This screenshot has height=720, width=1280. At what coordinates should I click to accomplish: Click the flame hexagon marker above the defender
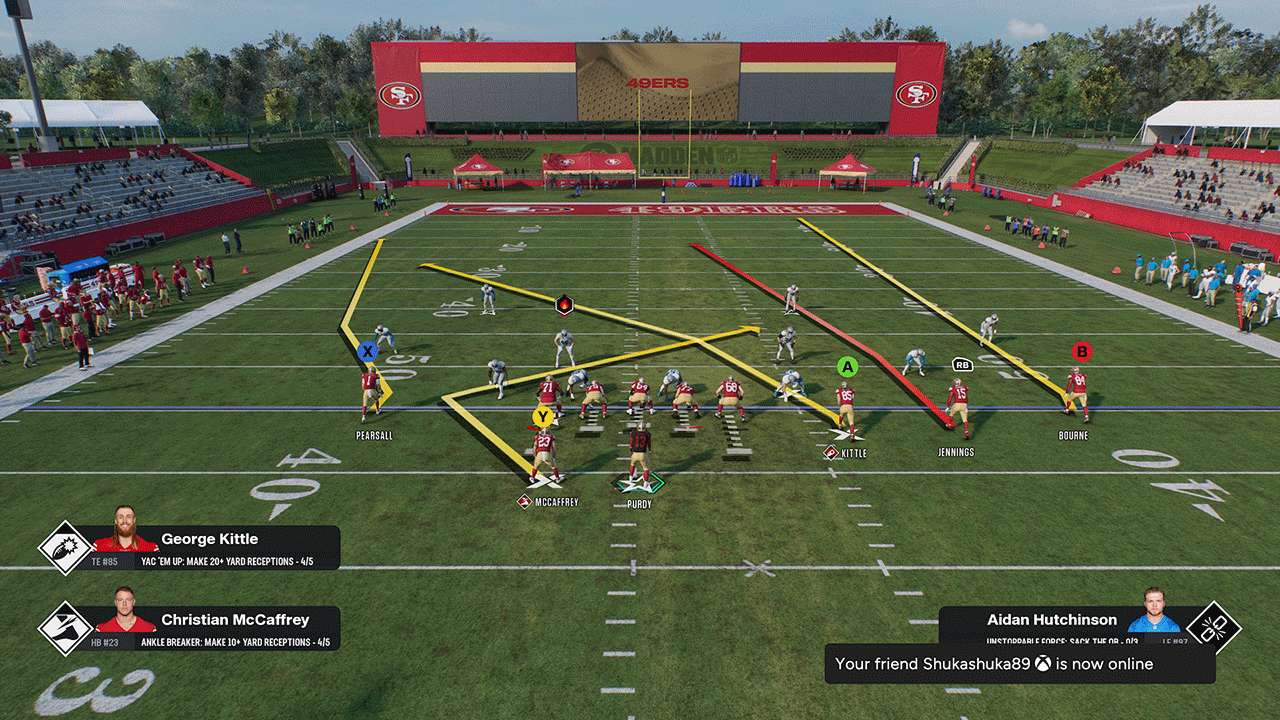[x=564, y=304]
